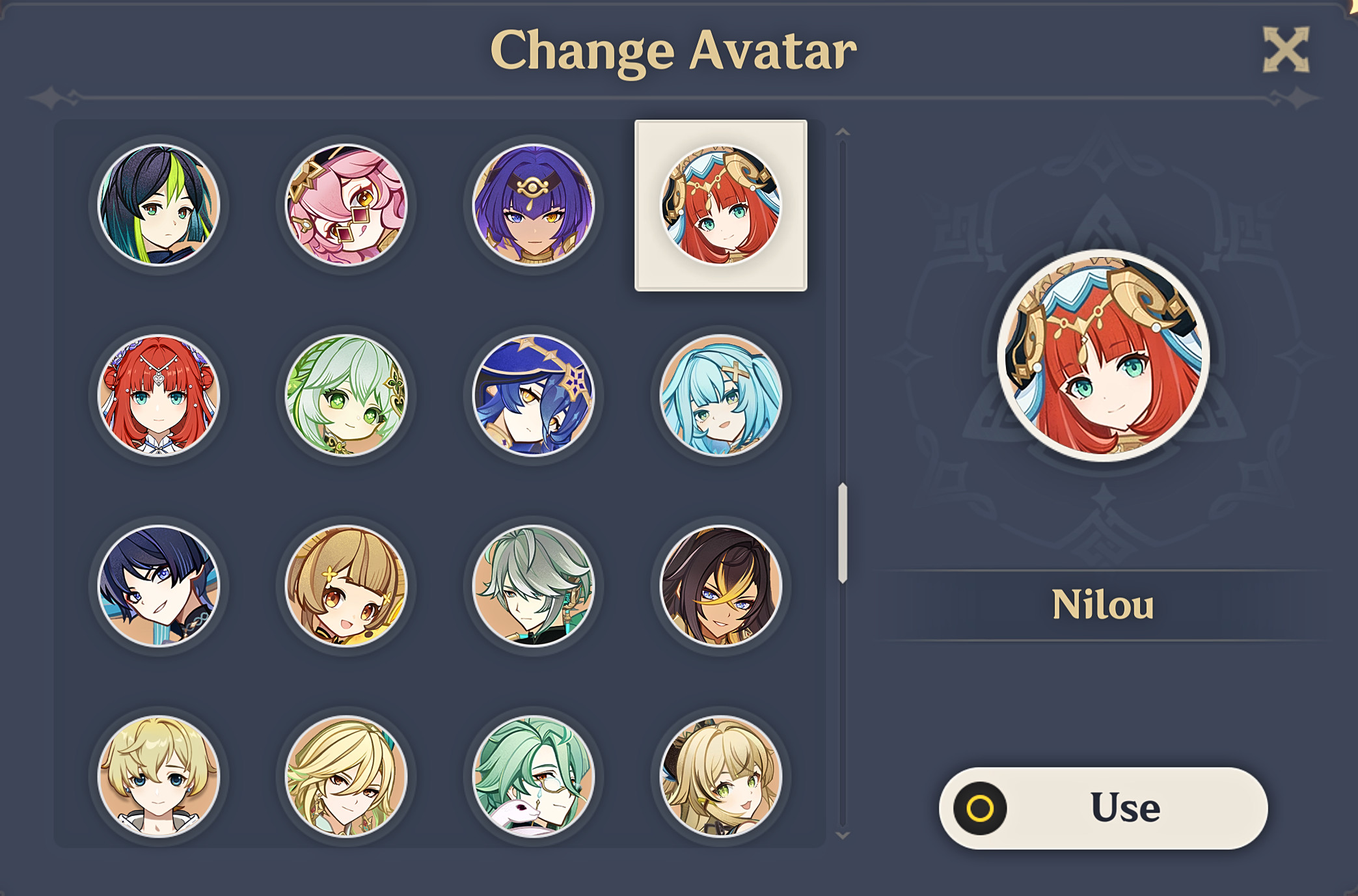Image resolution: width=1358 pixels, height=896 pixels.
Task: Select Tighnari's avatar portrait
Action: pyautogui.click(x=159, y=205)
